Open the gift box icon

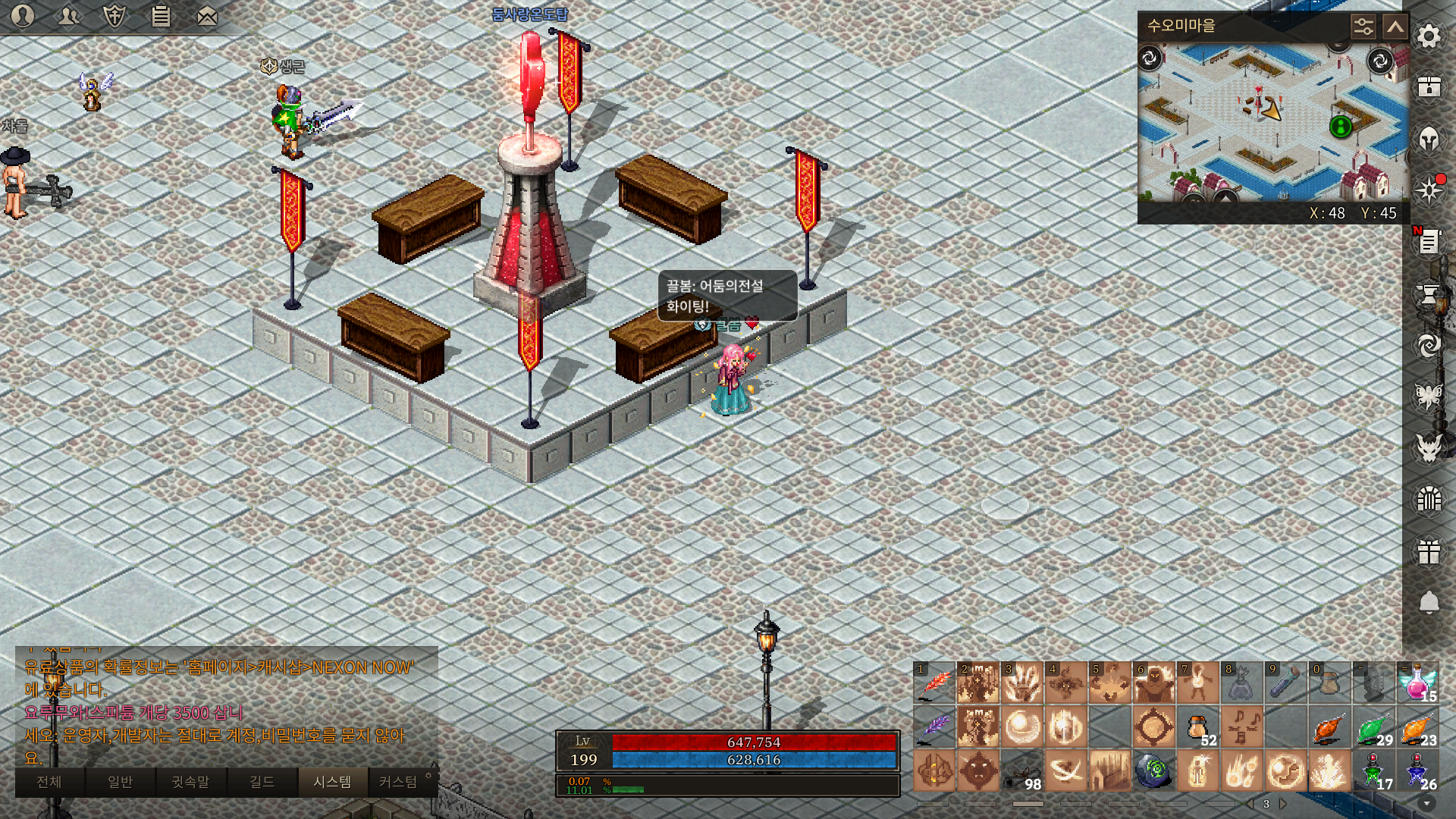coord(1429,551)
